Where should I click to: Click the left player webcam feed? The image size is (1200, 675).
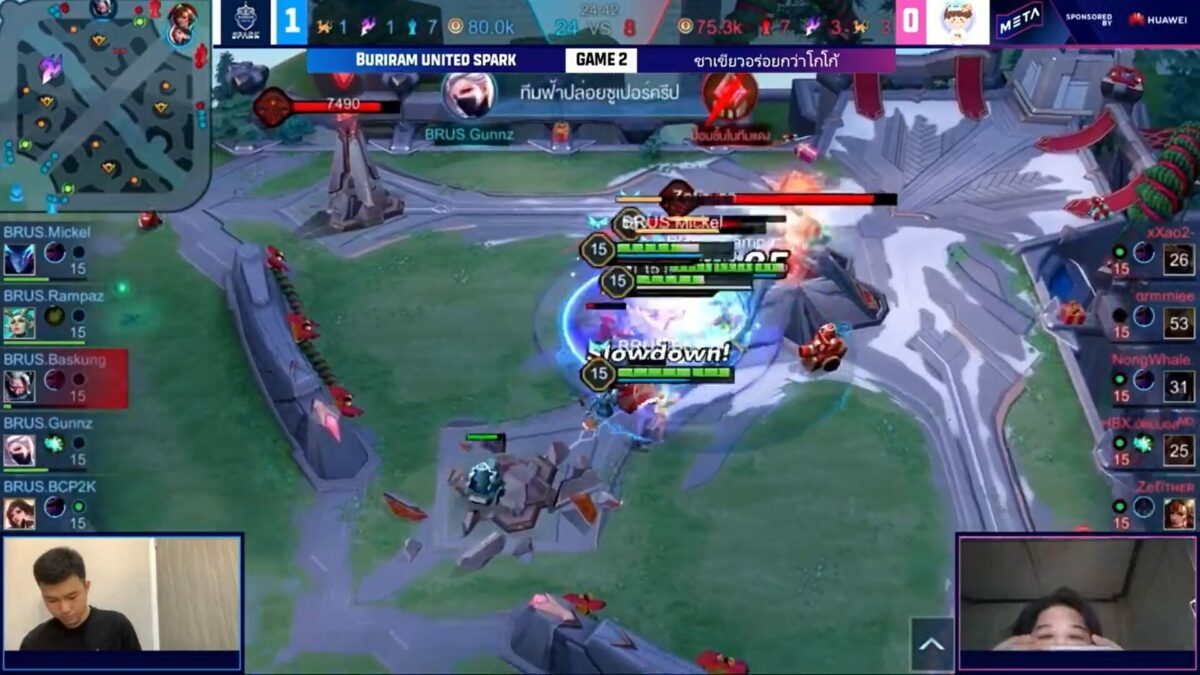point(122,594)
